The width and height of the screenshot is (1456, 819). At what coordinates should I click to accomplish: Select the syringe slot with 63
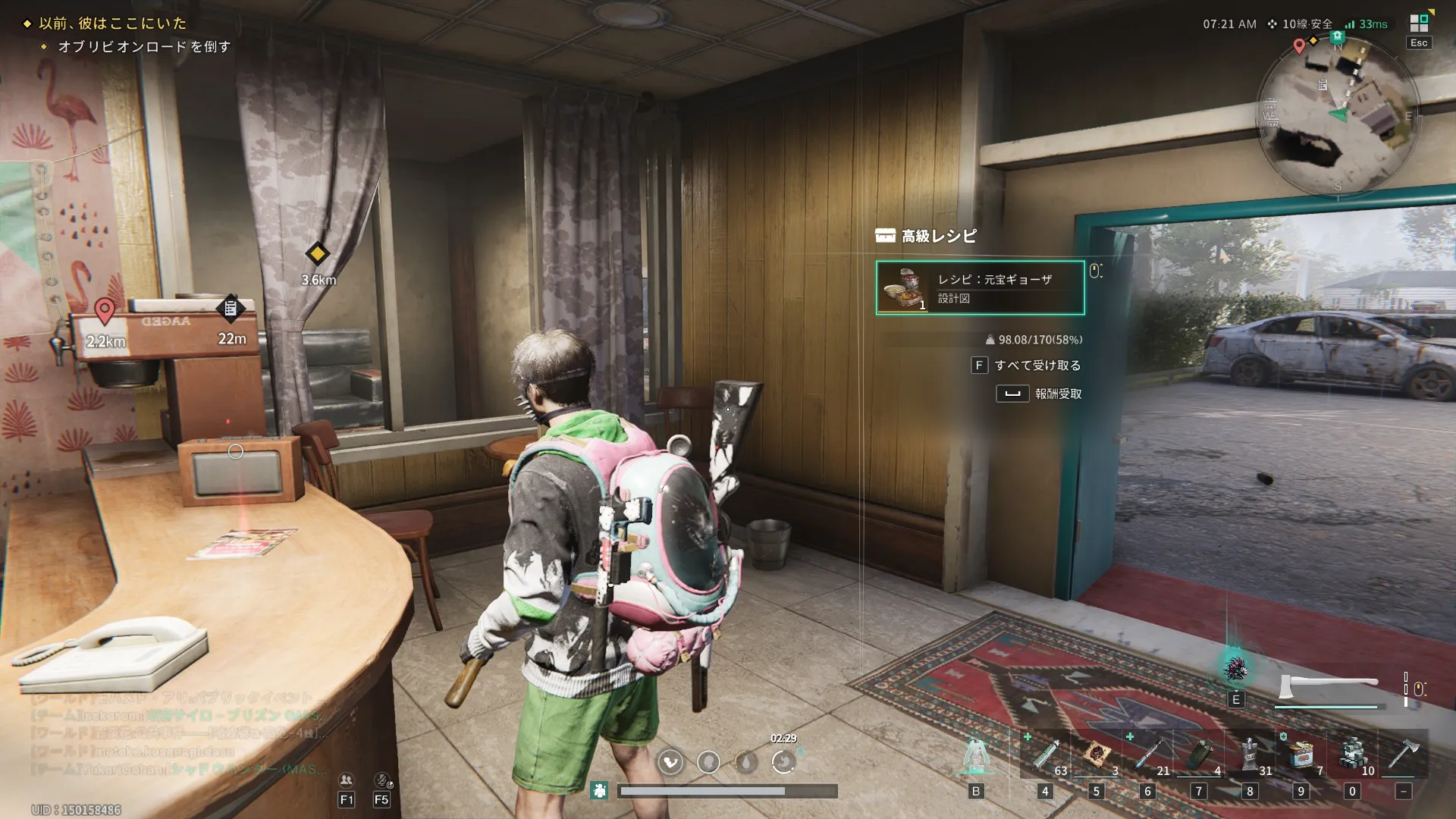[x=1045, y=755]
